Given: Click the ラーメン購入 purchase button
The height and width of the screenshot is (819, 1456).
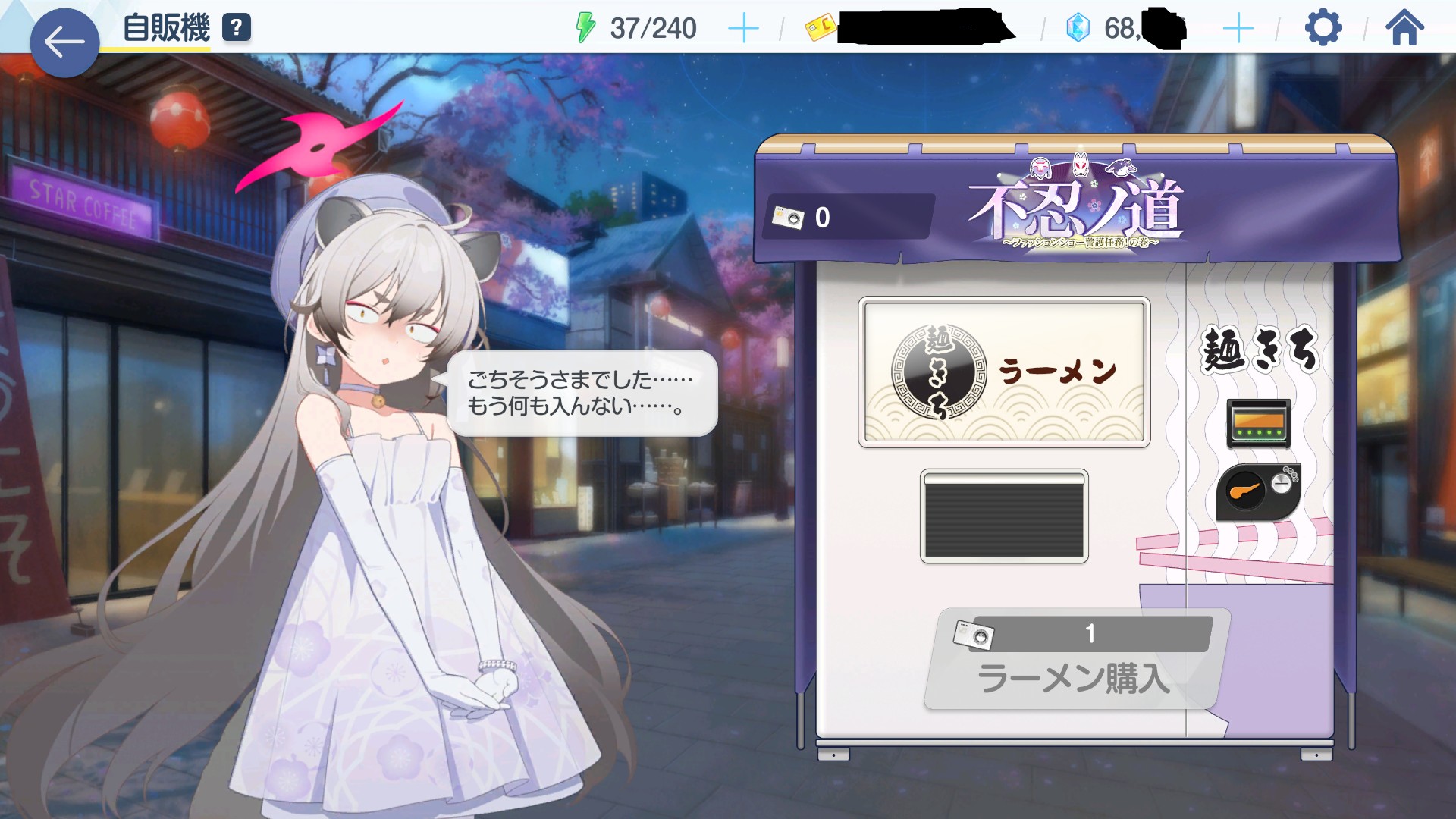Looking at the screenshot, I should tap(1075, 661).
